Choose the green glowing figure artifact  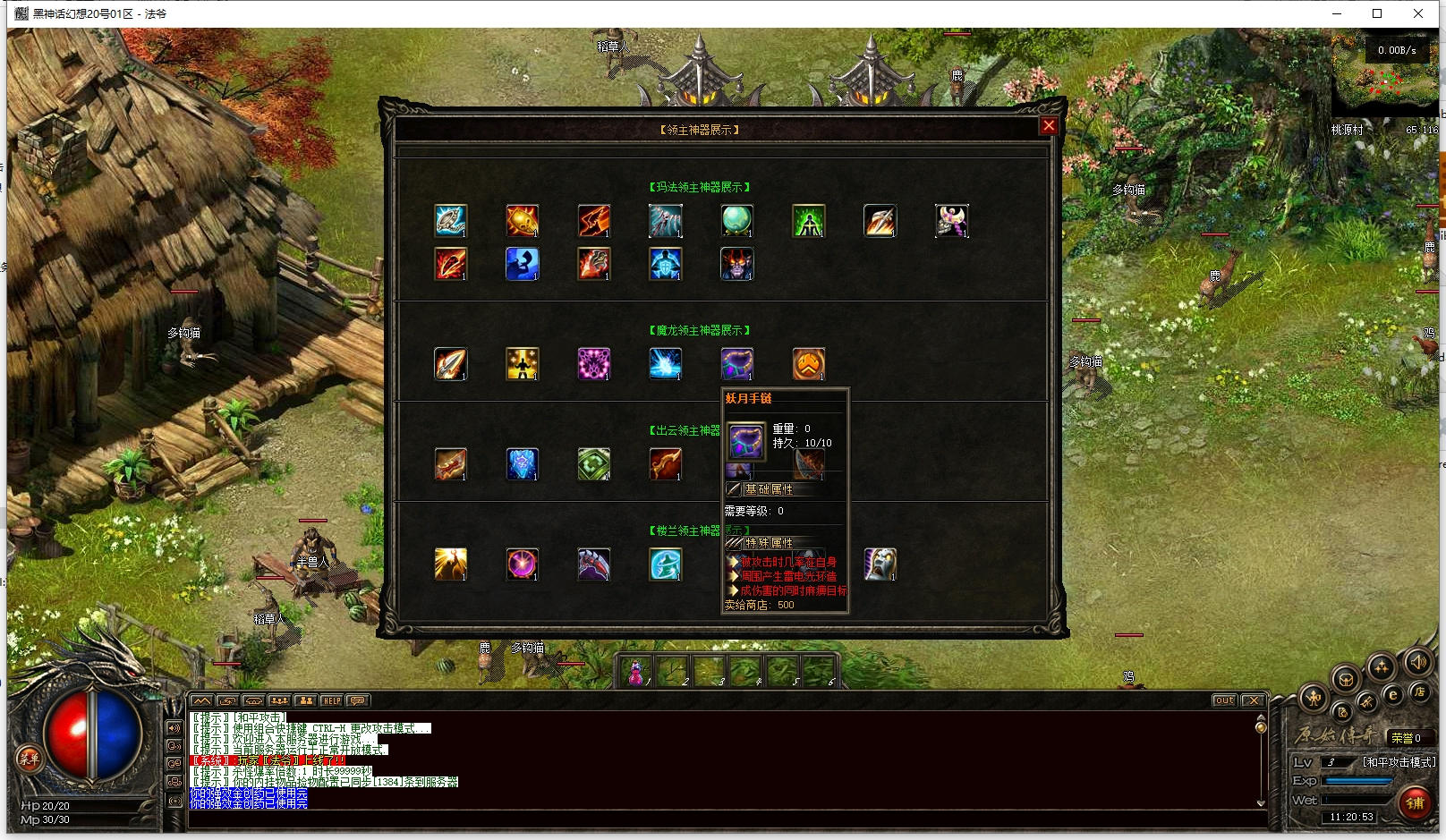pos(808,220)
